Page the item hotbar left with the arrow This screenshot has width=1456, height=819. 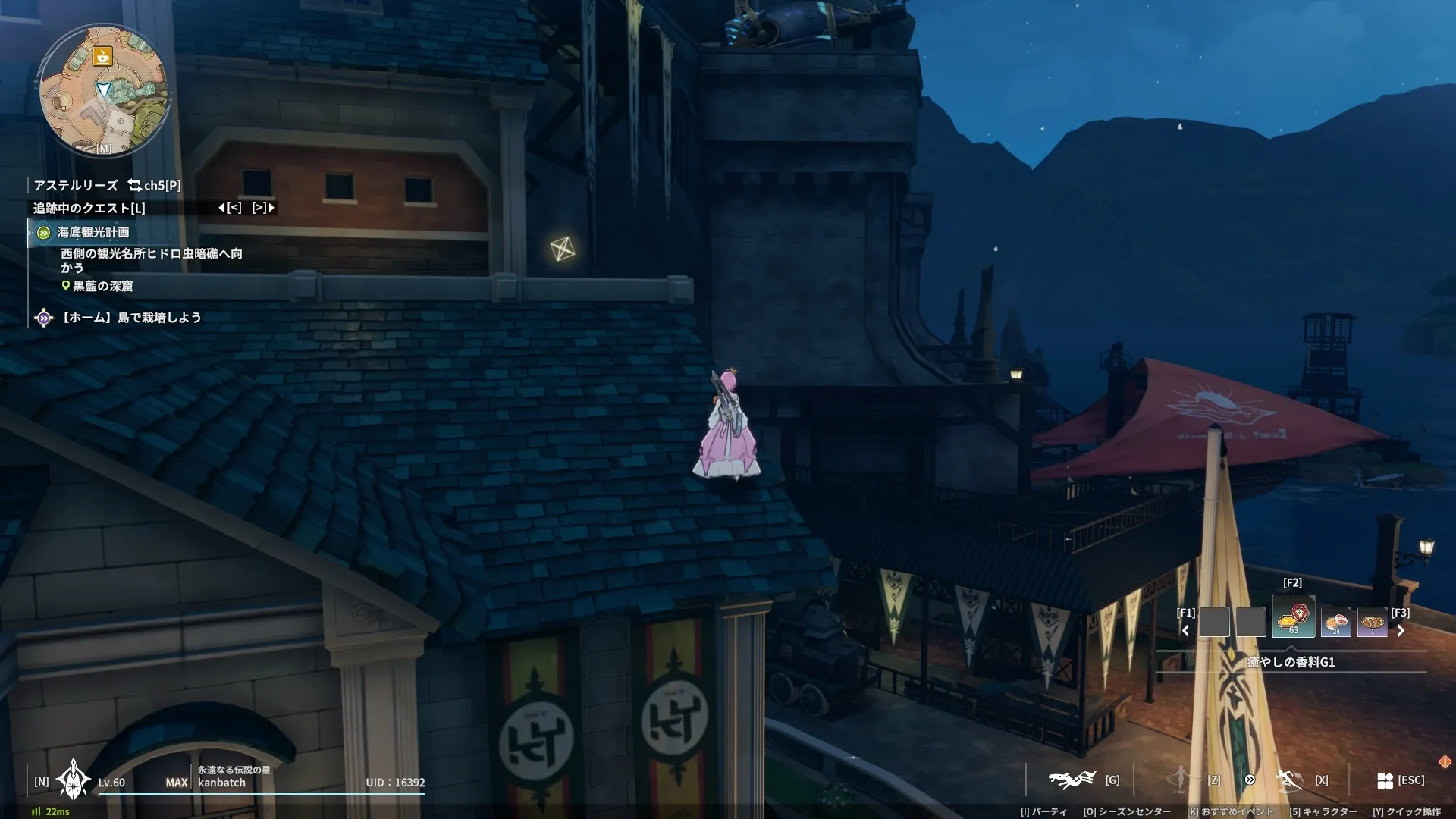1185,630
